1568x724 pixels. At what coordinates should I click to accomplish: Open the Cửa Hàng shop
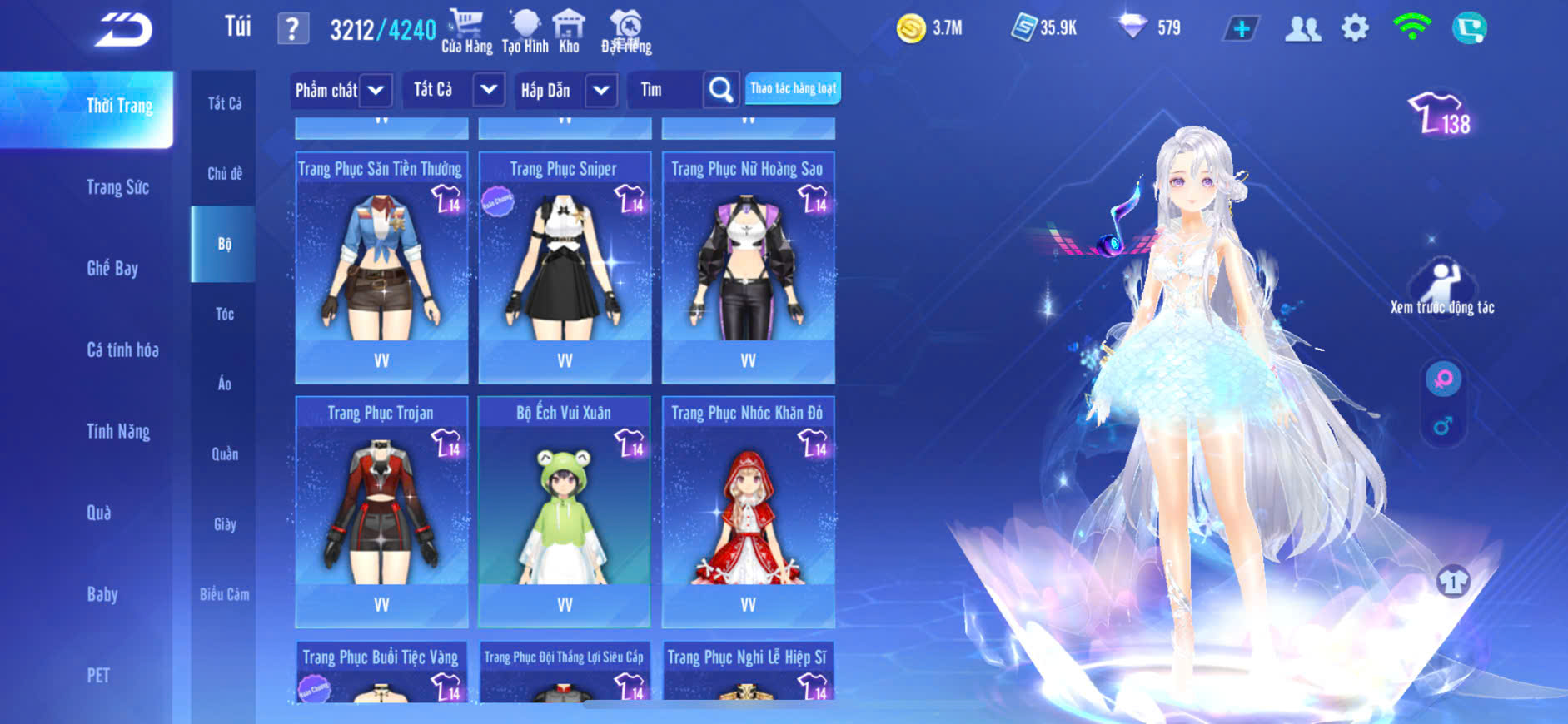coord(466,32)
